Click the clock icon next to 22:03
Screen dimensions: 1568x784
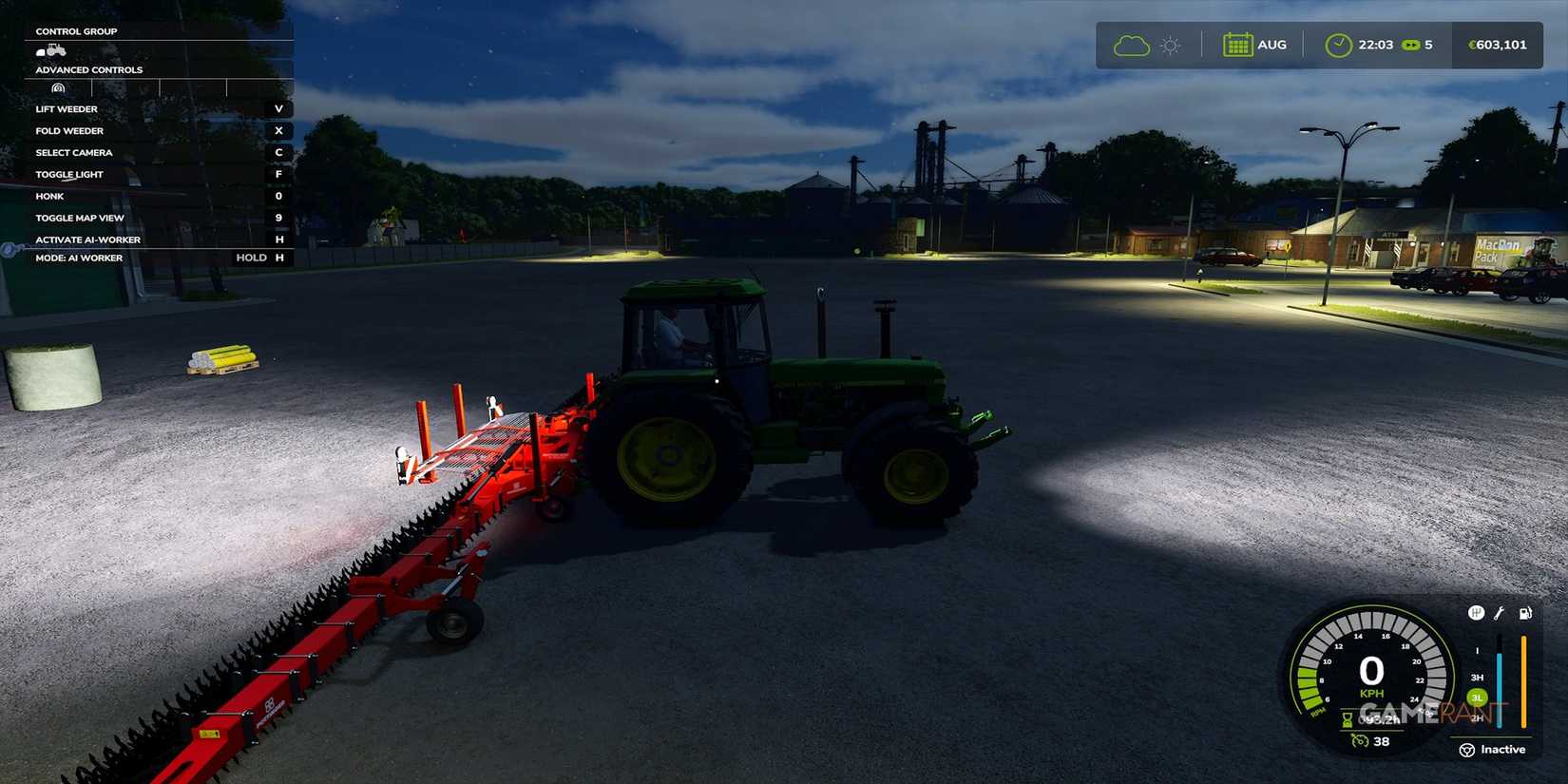[1340, 44]
